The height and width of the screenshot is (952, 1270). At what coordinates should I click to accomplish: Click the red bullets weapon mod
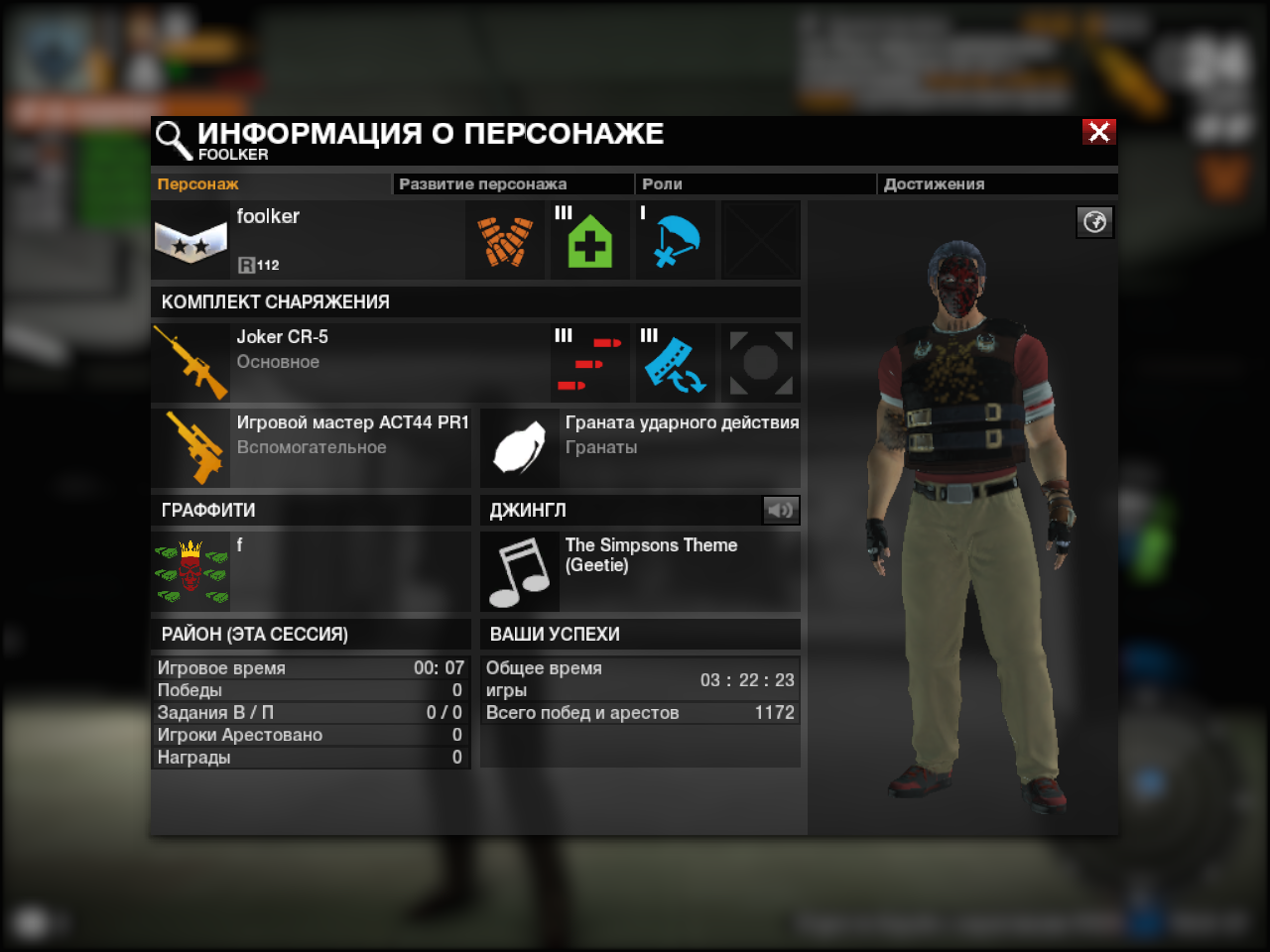(x=589, y=363)
